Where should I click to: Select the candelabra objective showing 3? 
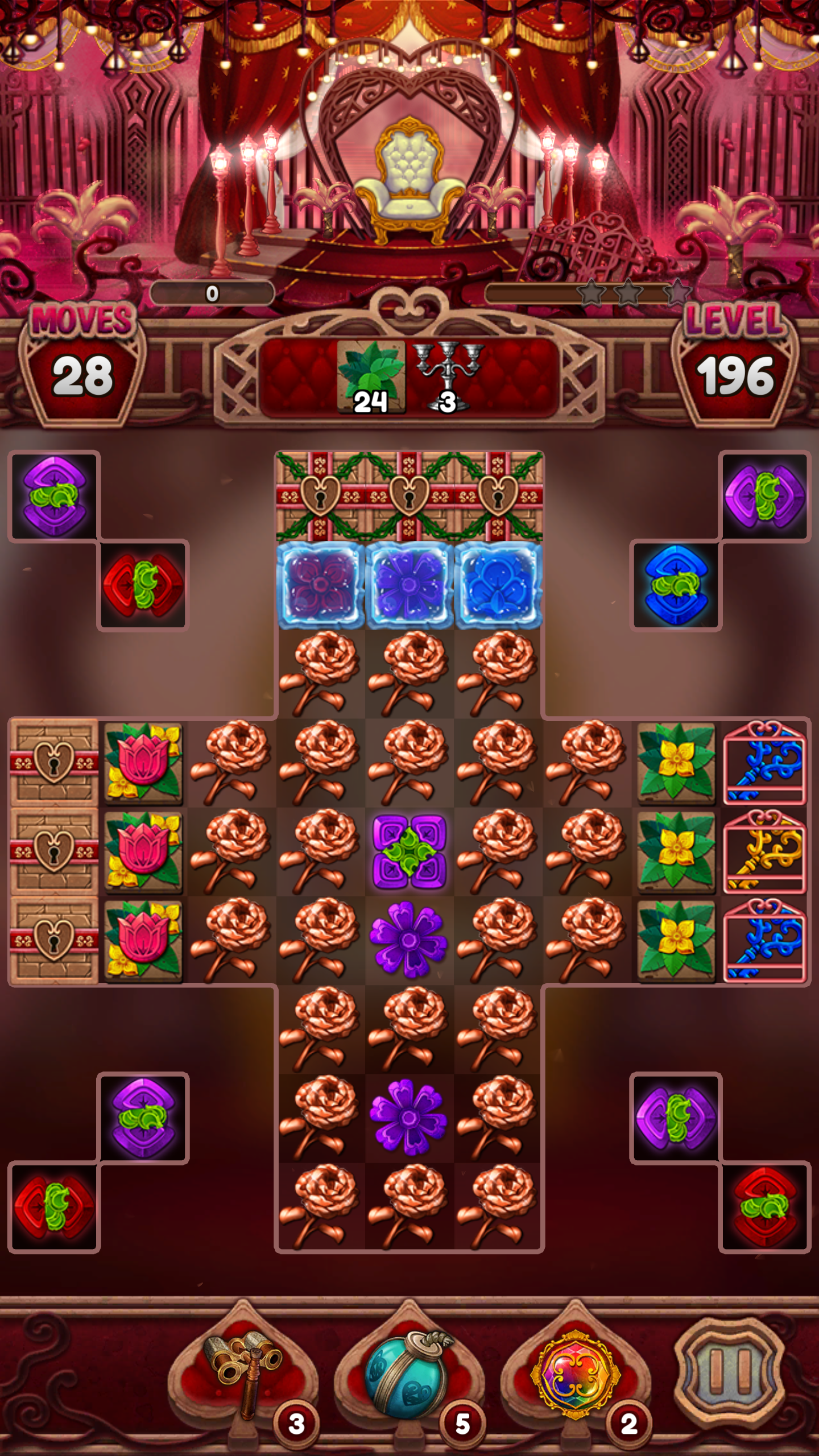(x=446, y=375)
